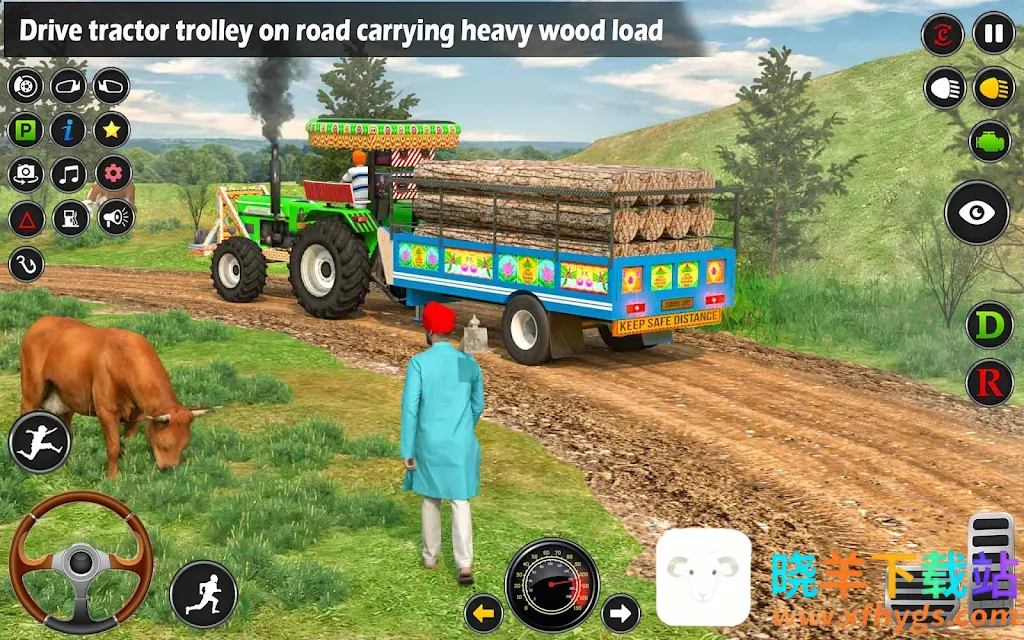Activate the right turn arrow indicator
This screenshot has height=640, width=1024.
pos(620,612)
